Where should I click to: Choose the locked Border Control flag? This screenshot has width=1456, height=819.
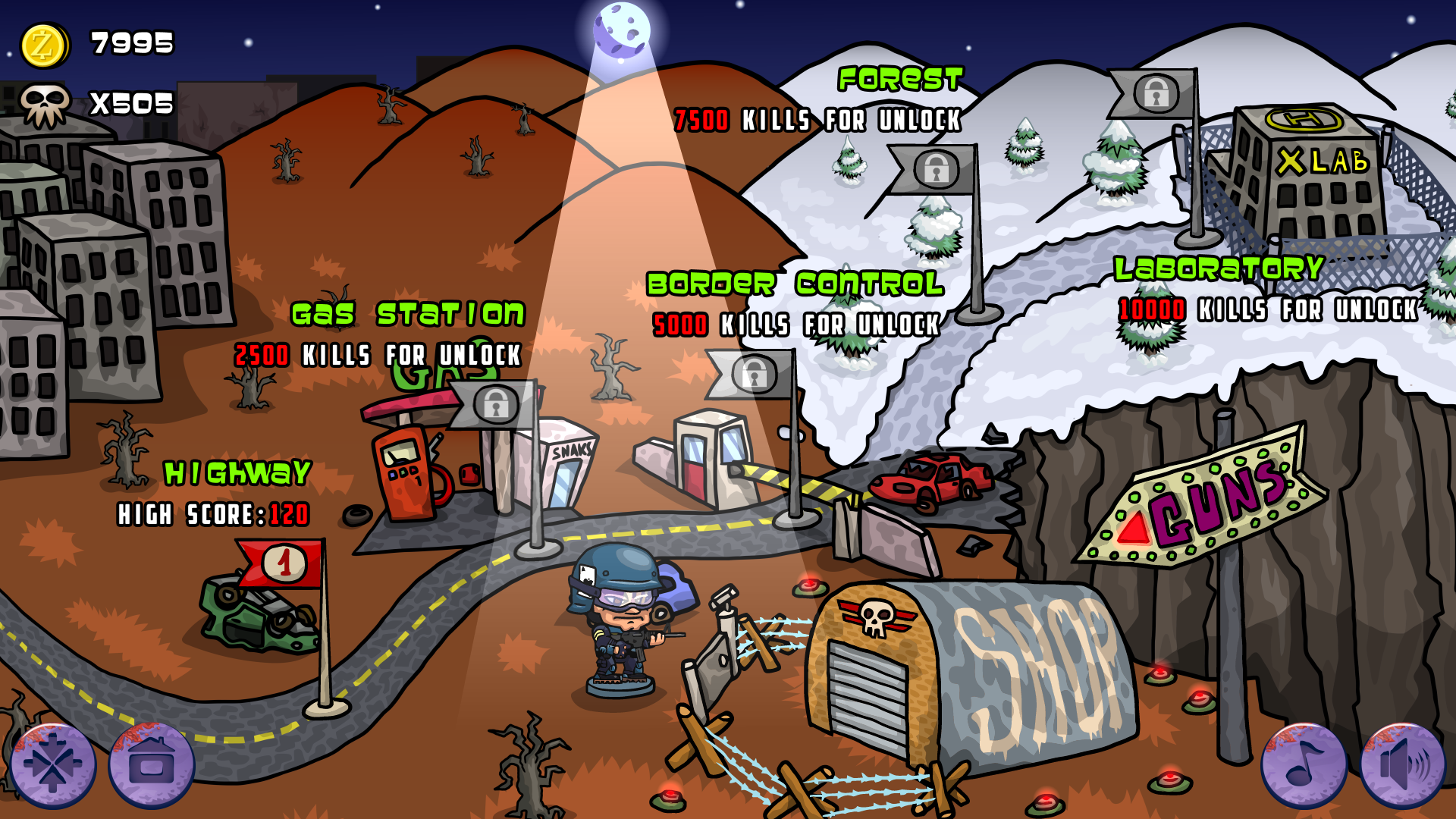point(753,374)
